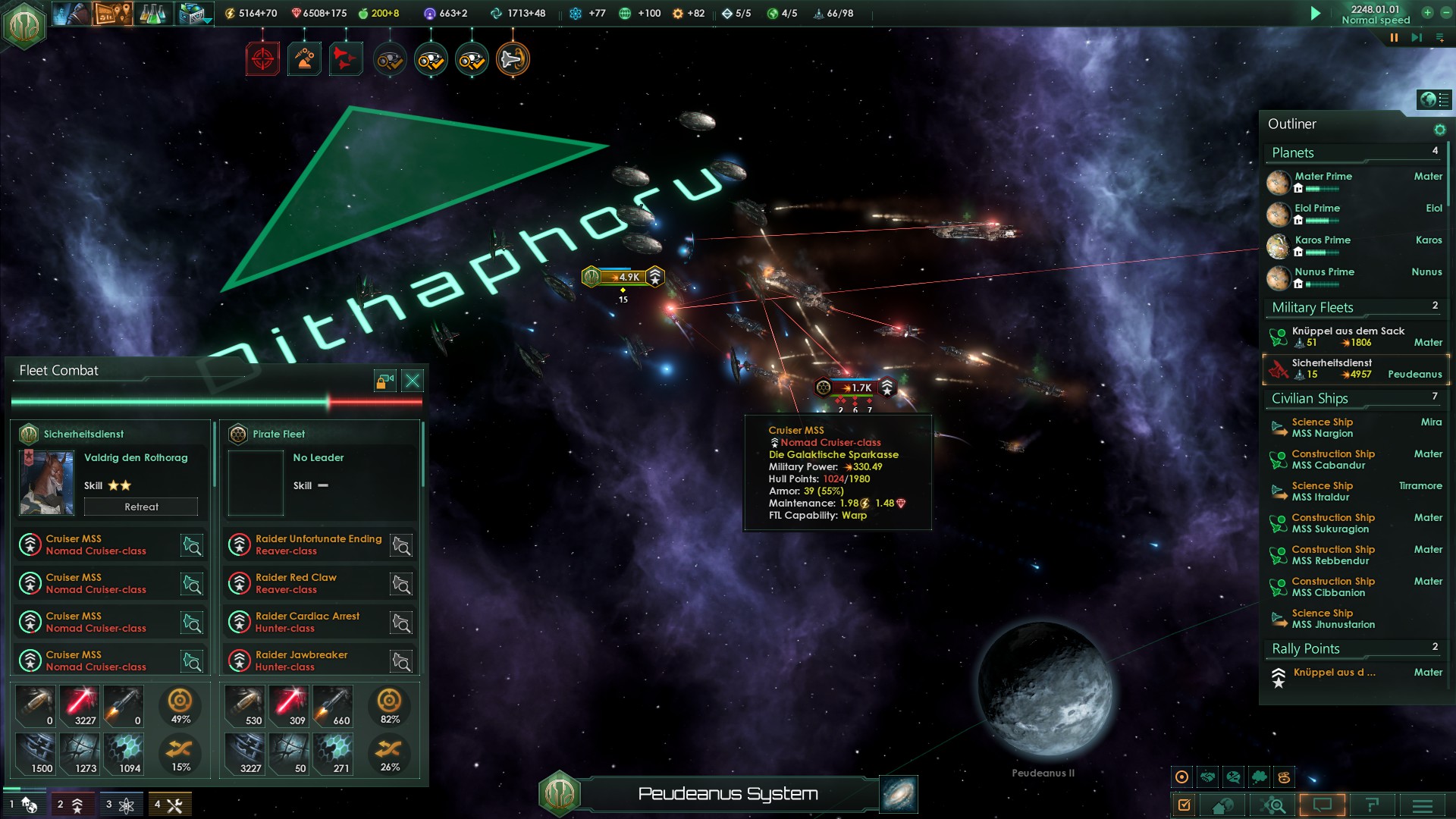Pause the game with the pause button
The image size is (1456, 819).
pos(1394,37)
